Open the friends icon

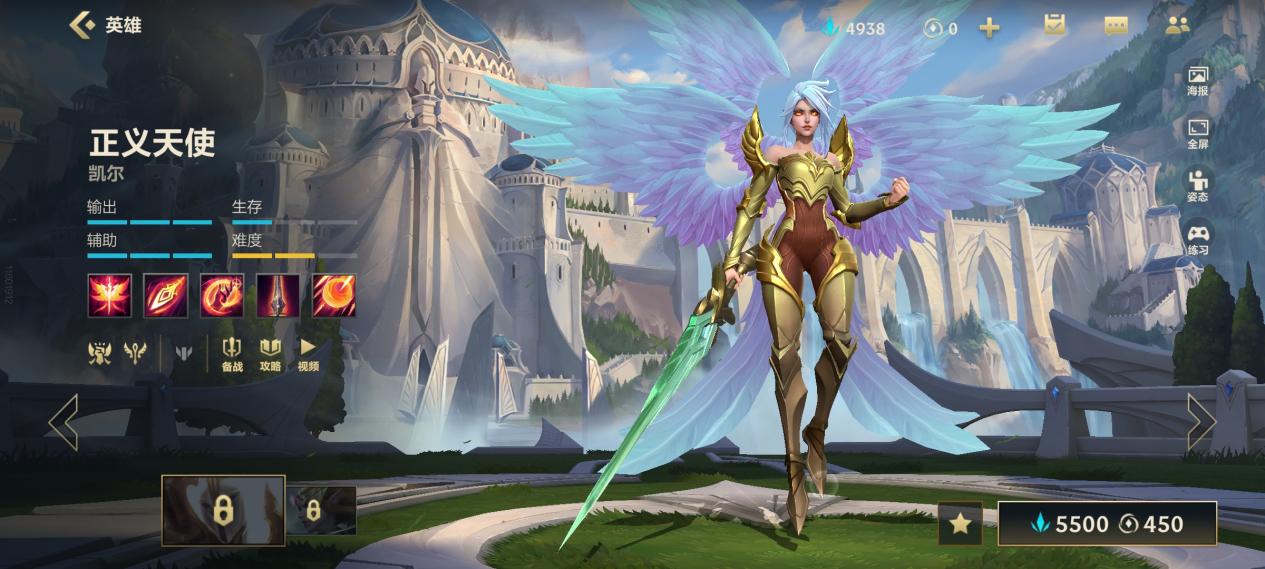pos(1177,26)
